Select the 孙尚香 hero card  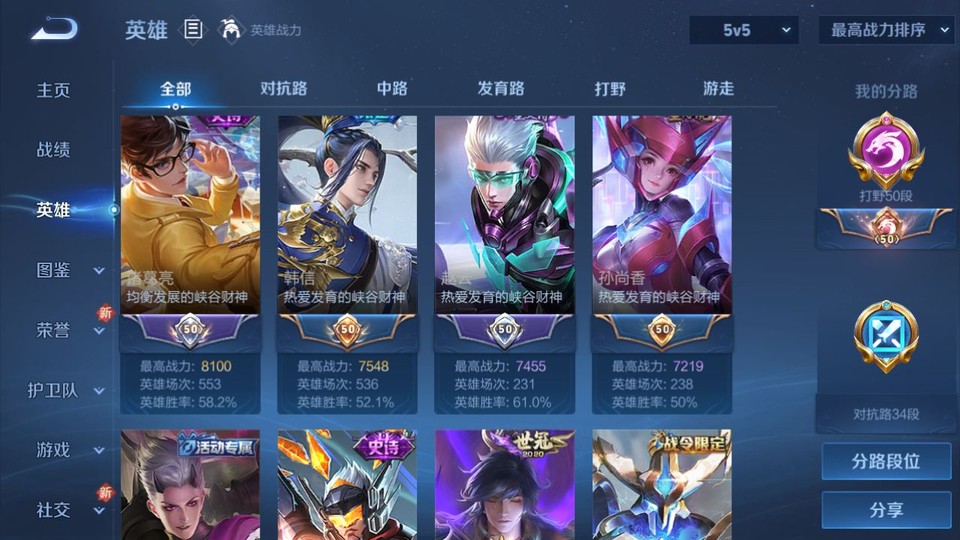661,260
